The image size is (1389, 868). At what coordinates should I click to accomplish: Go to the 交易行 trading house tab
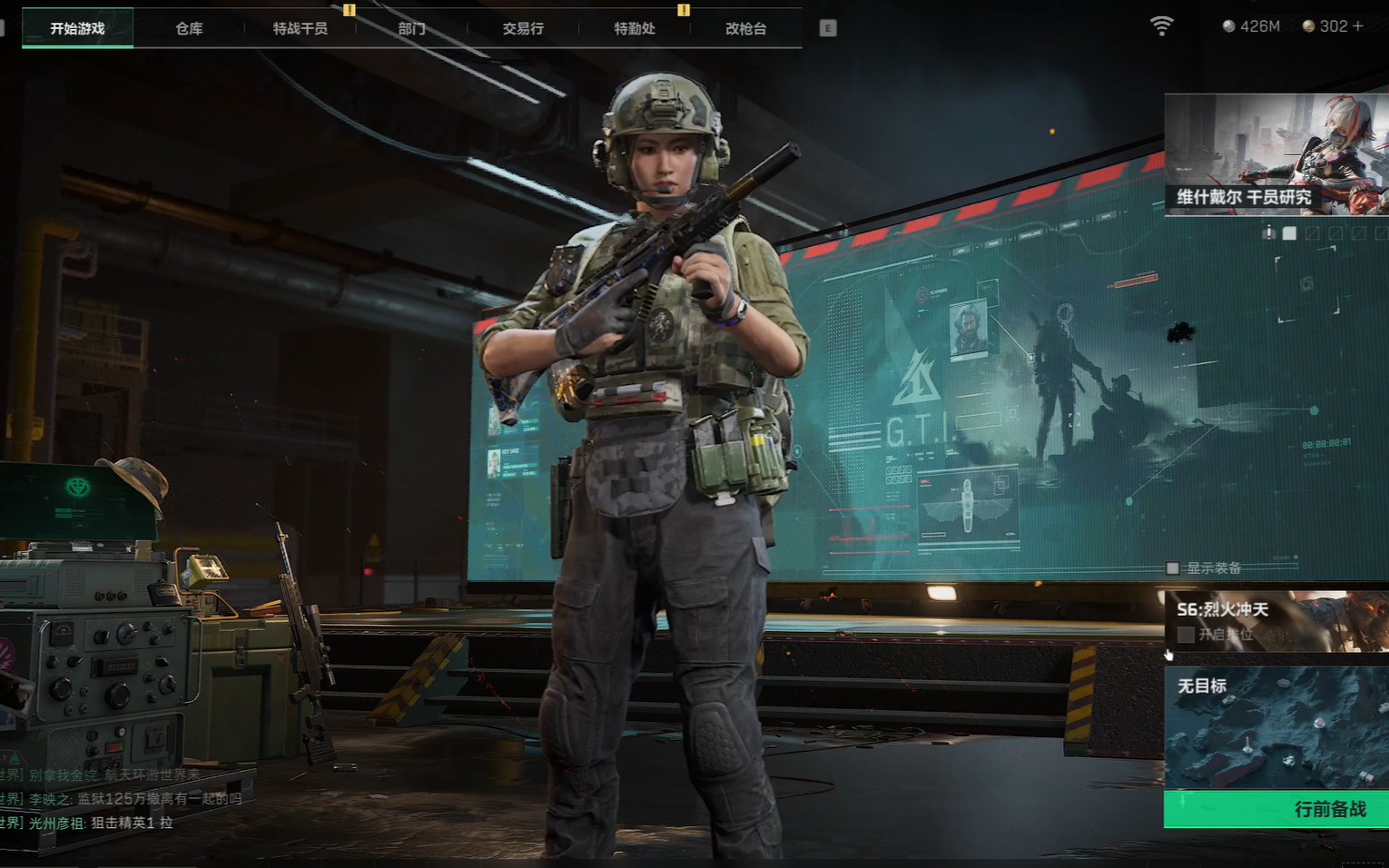523,28
